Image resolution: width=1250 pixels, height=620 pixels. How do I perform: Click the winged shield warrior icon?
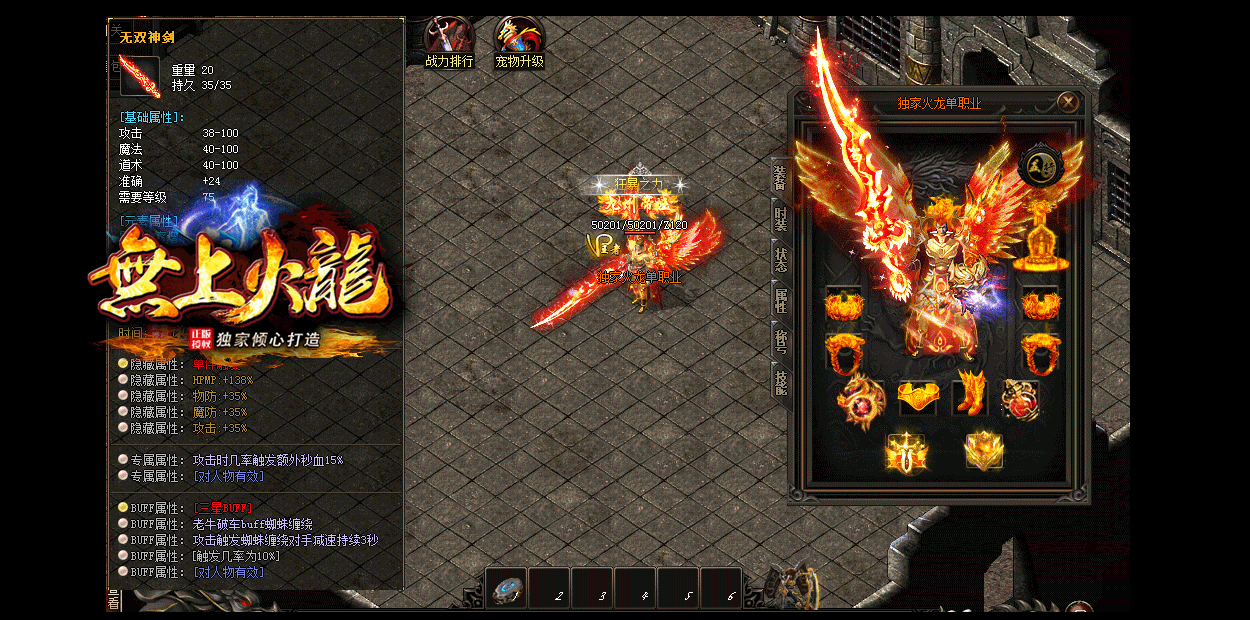(x=984, y=451)
